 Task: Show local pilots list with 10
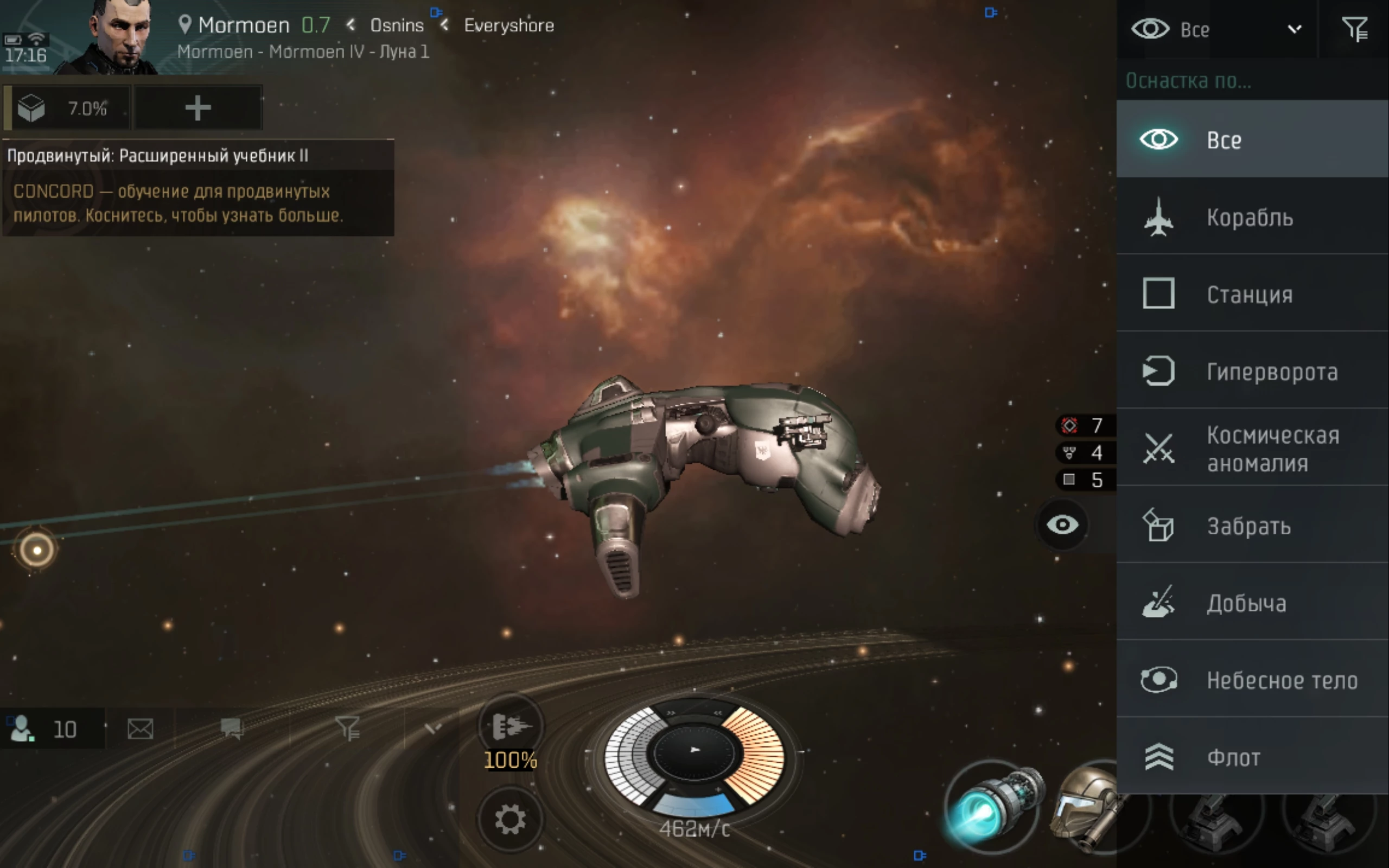click(52, 729)
